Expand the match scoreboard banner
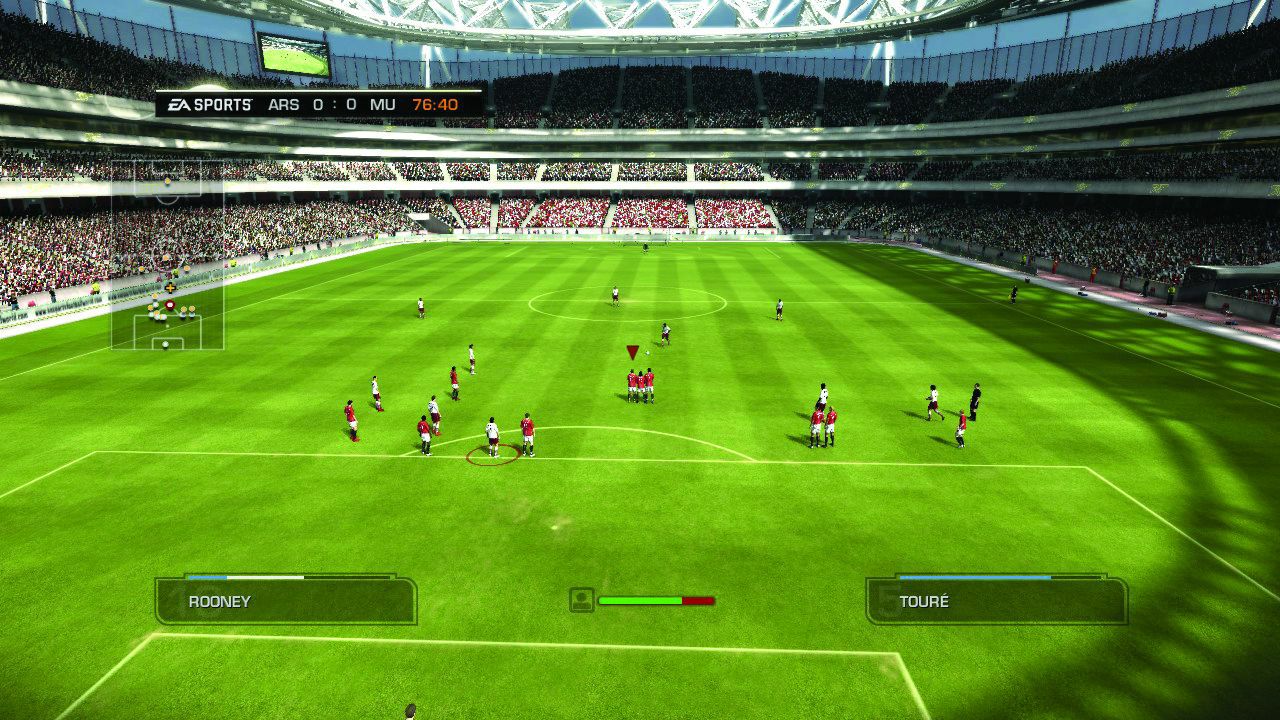 [x=310, y=103]
